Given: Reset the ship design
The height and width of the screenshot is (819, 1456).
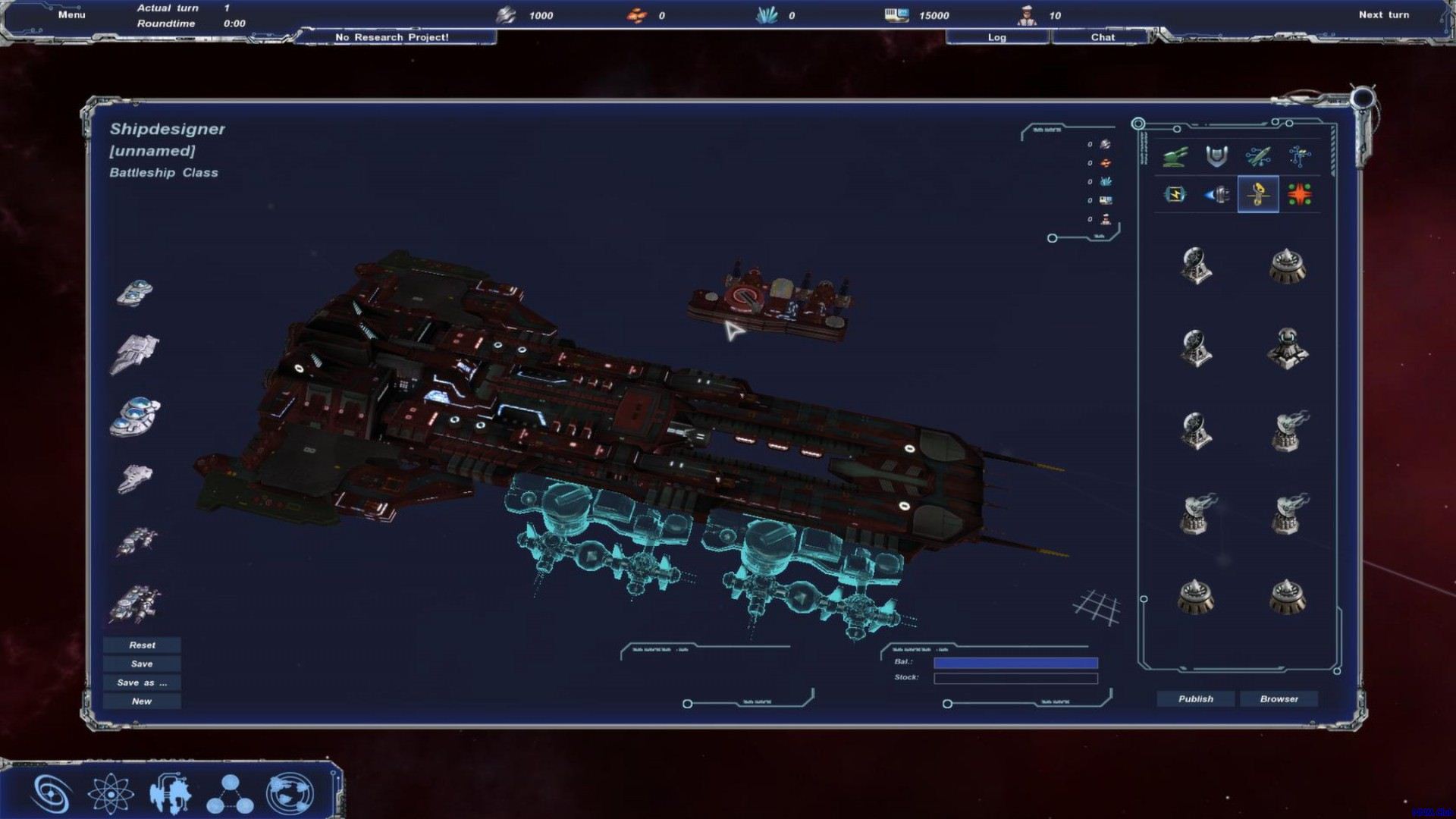Looking at the screenshot, I should (142, 645).
